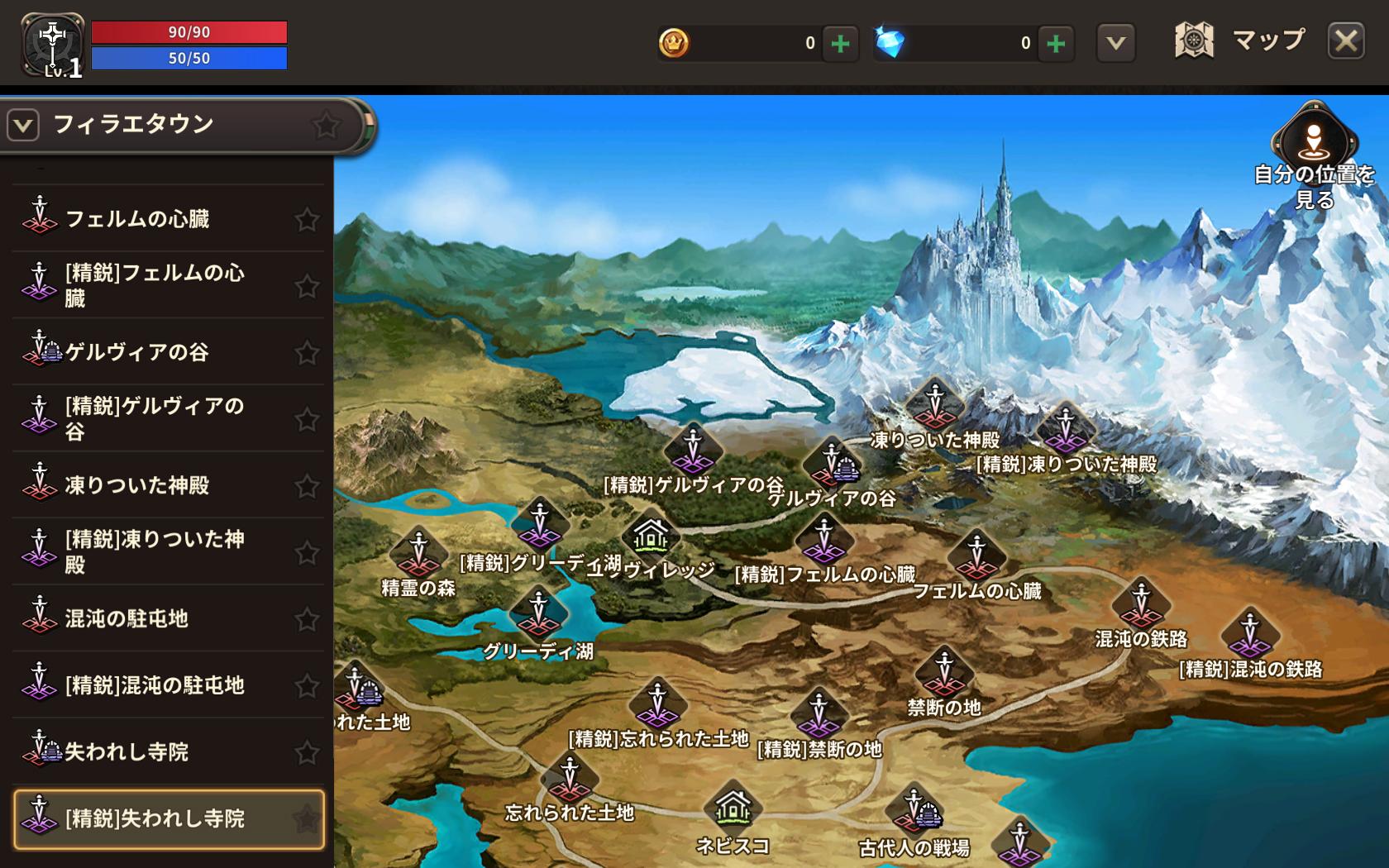Open the フィラエタウン region dropdown
The image size is (1389, 868).
[23, 126]
